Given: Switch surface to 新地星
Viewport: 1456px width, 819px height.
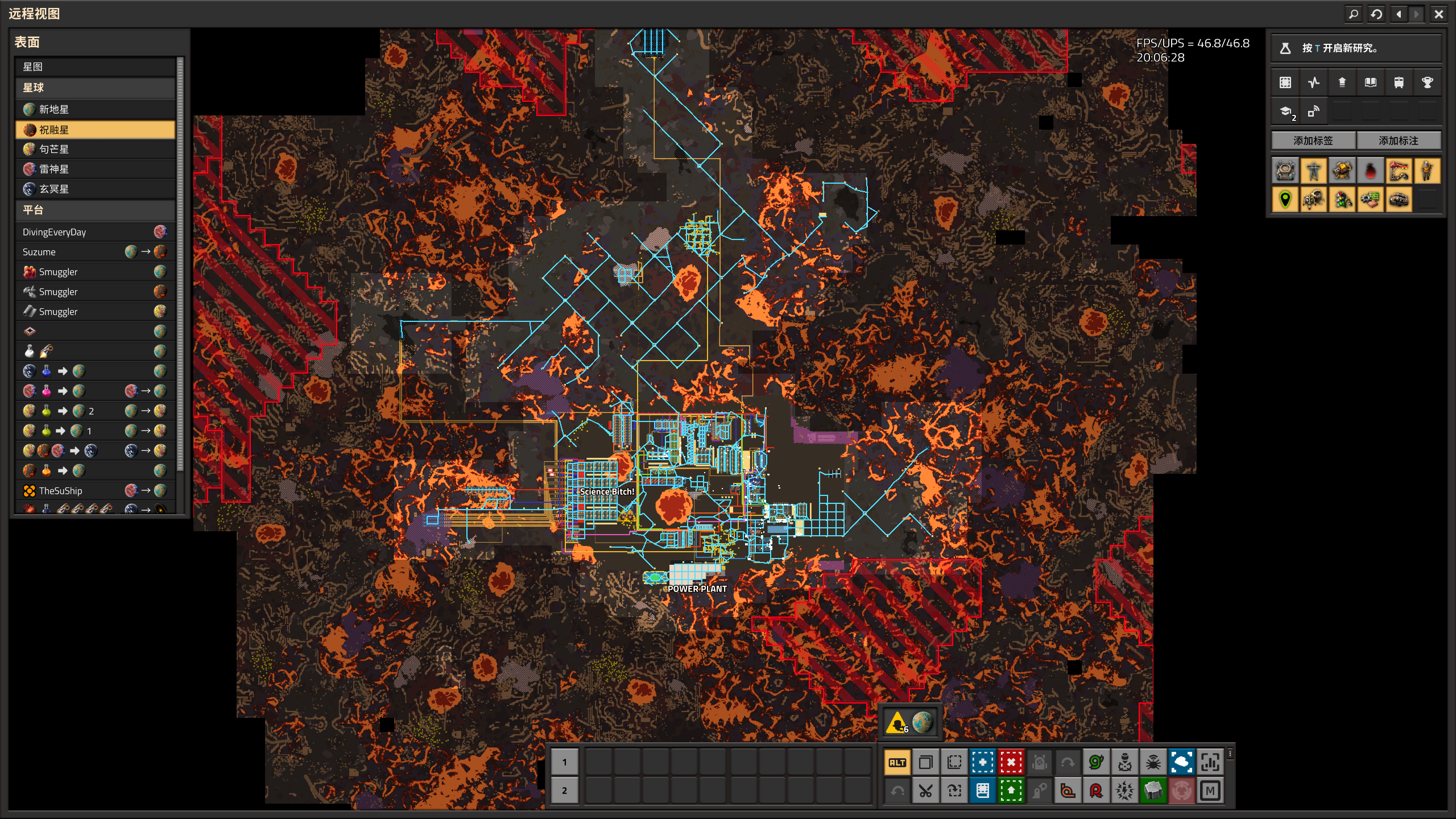Looking at the screenshot, I should pos(95,109).
